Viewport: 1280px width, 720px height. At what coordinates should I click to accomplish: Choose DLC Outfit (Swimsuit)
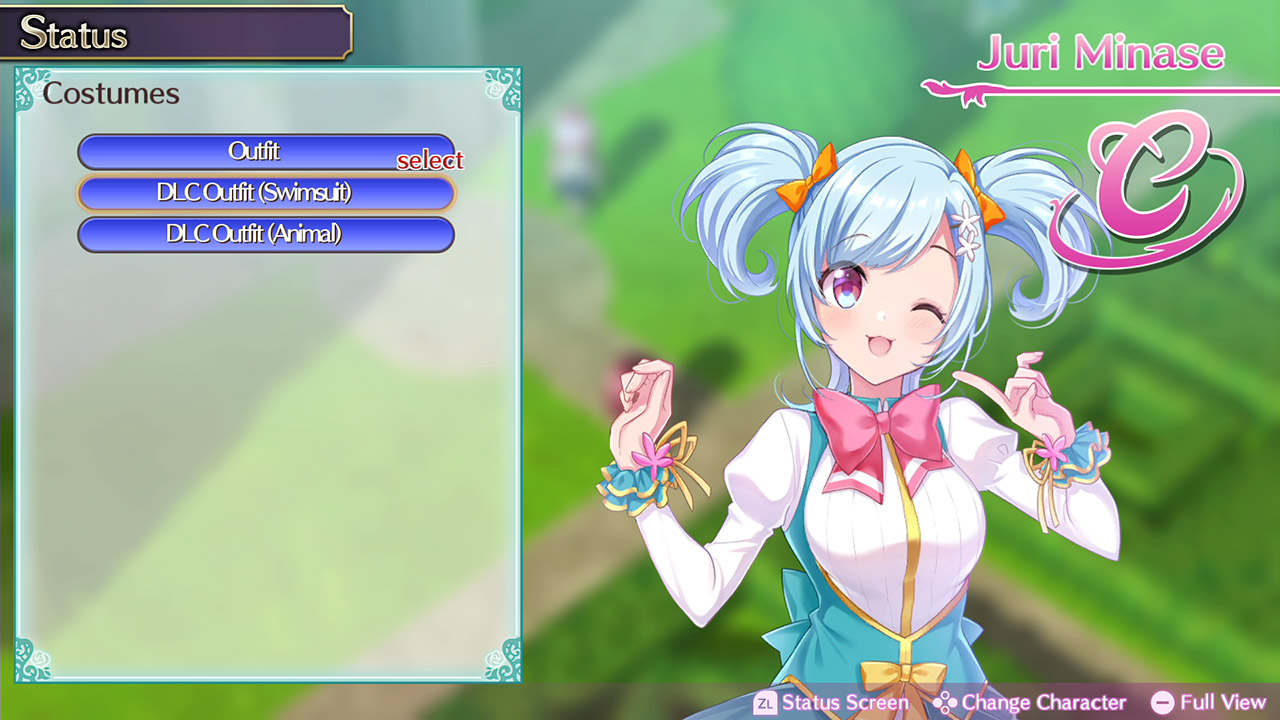coord(266,193)
